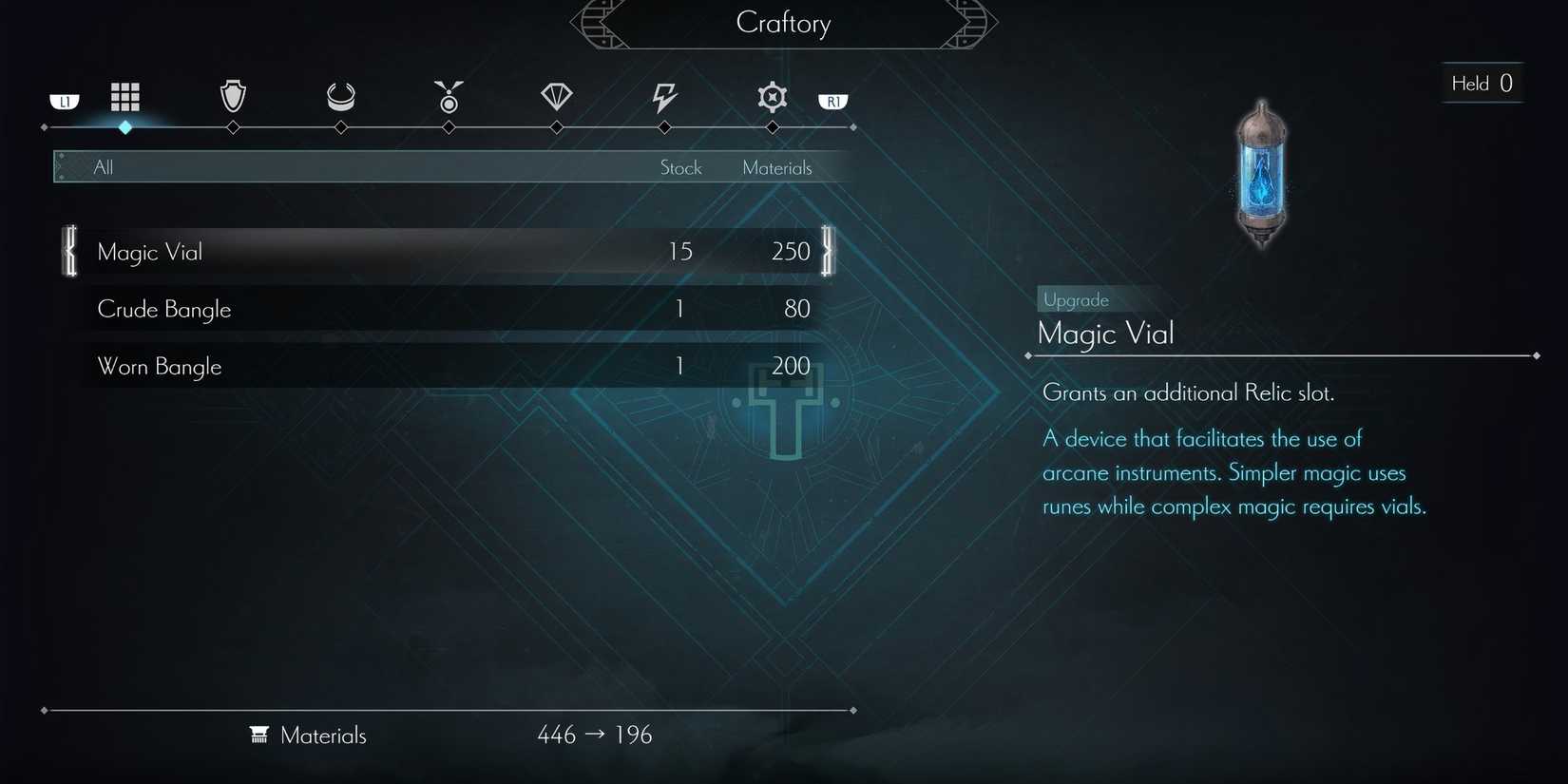Open the lightning magic category

click(663, 96)
